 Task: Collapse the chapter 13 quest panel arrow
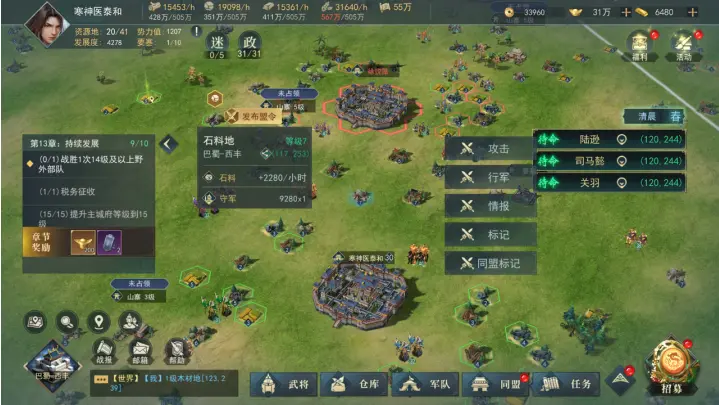click(168, 145)
